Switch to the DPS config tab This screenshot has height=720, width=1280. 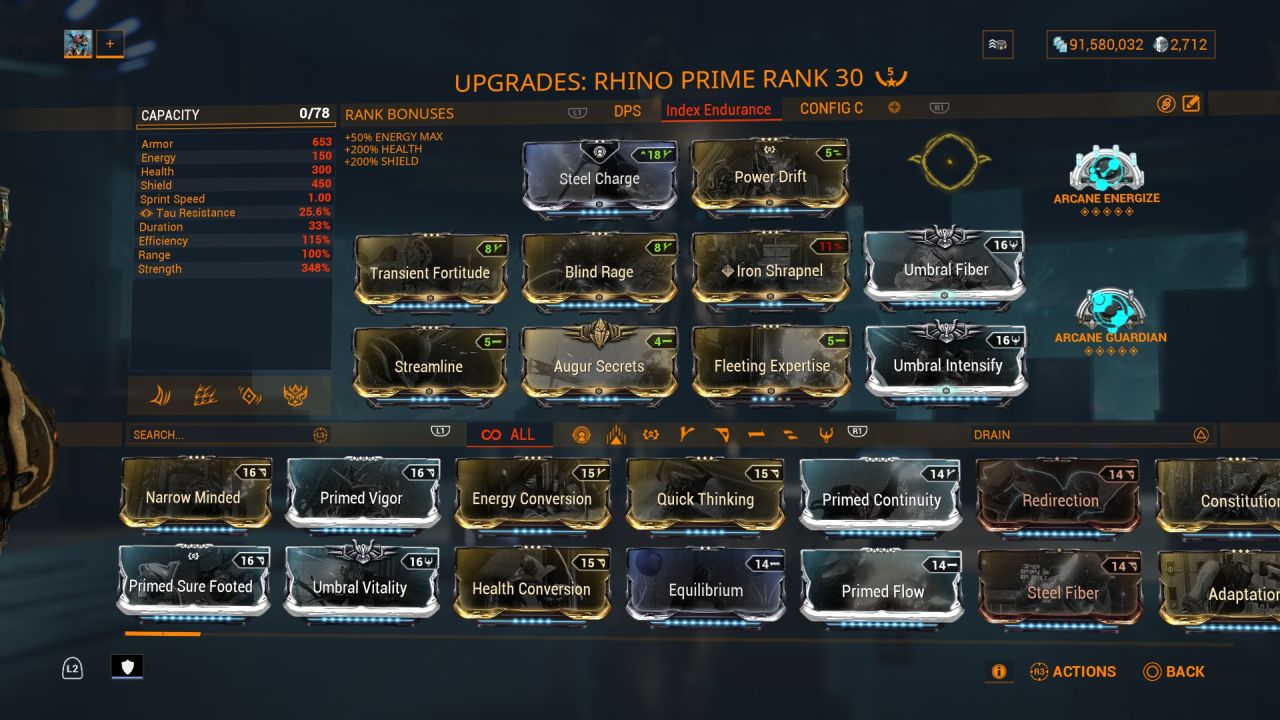click(x=628, y=111)
